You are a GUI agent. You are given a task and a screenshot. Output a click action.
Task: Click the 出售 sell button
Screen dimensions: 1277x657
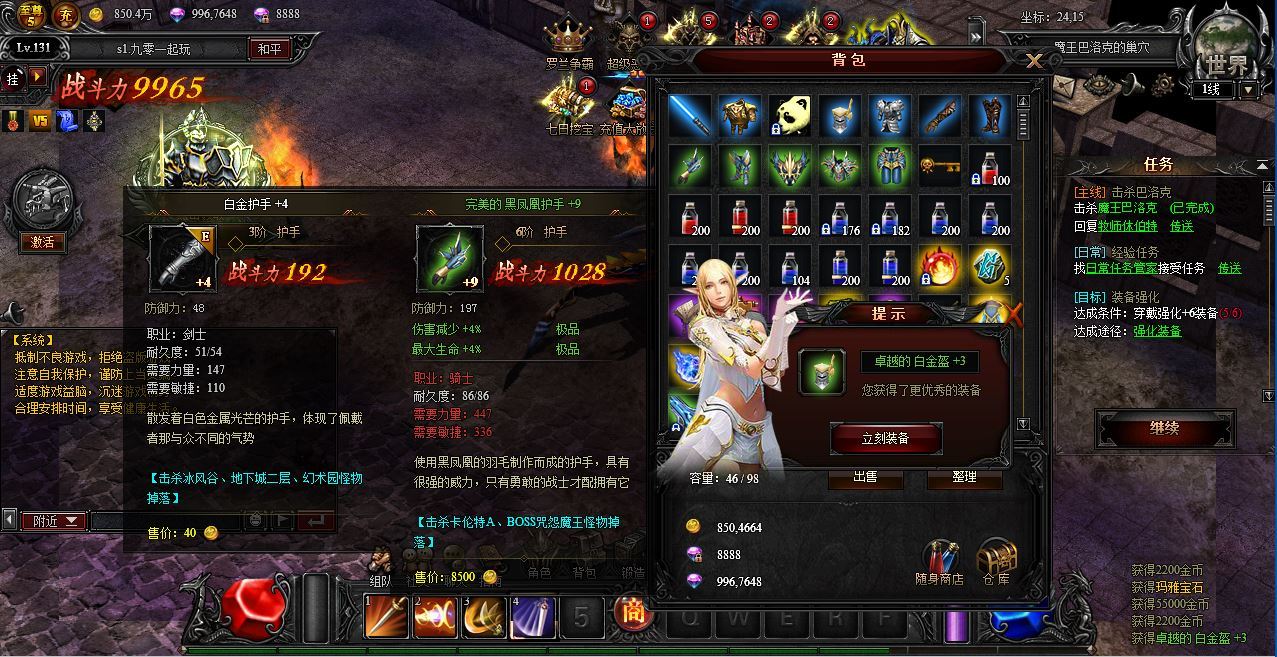[865, 478]
